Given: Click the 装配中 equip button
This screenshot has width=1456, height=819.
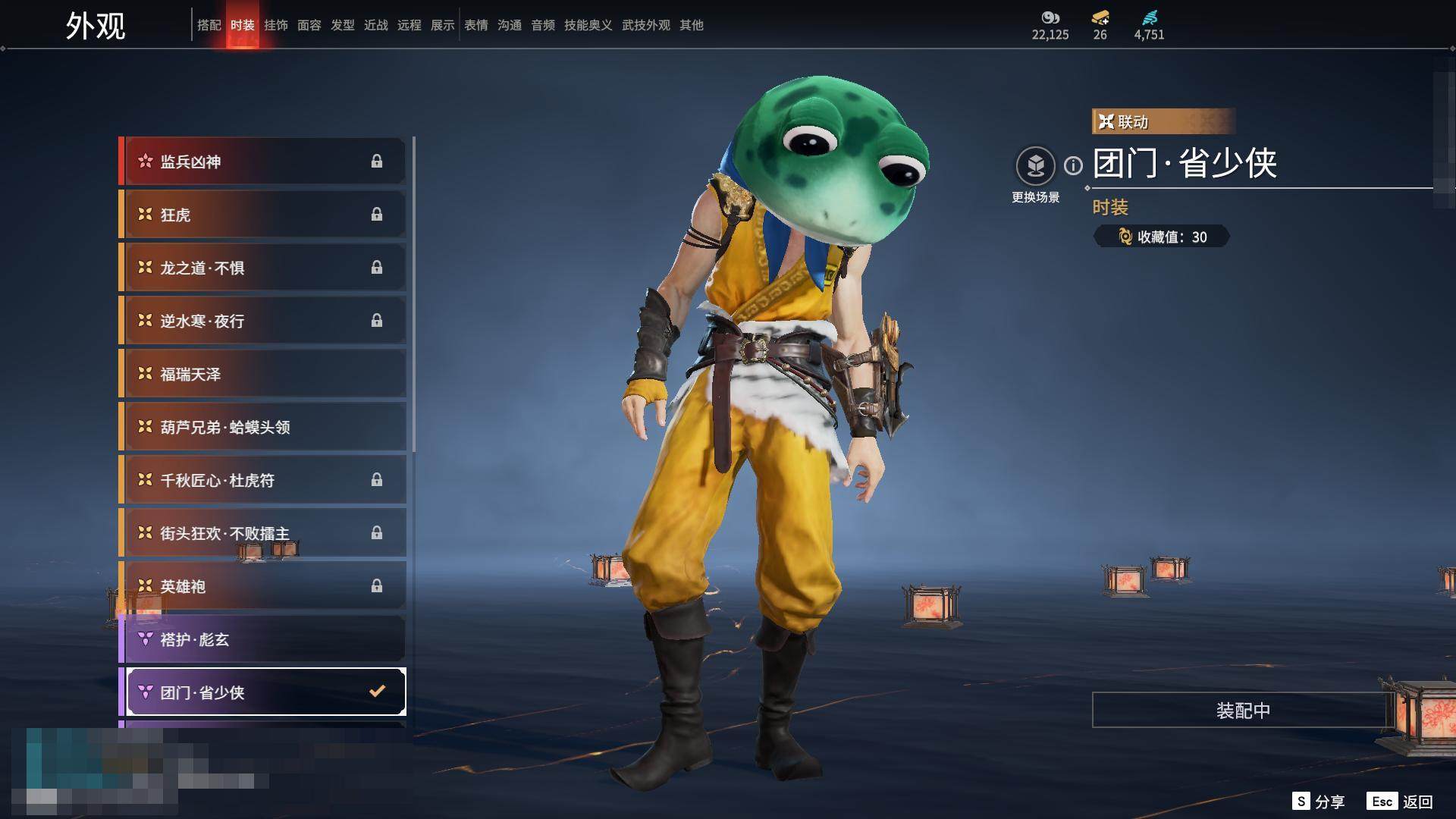Looking at the screenshot, I should click(1242, 711).
